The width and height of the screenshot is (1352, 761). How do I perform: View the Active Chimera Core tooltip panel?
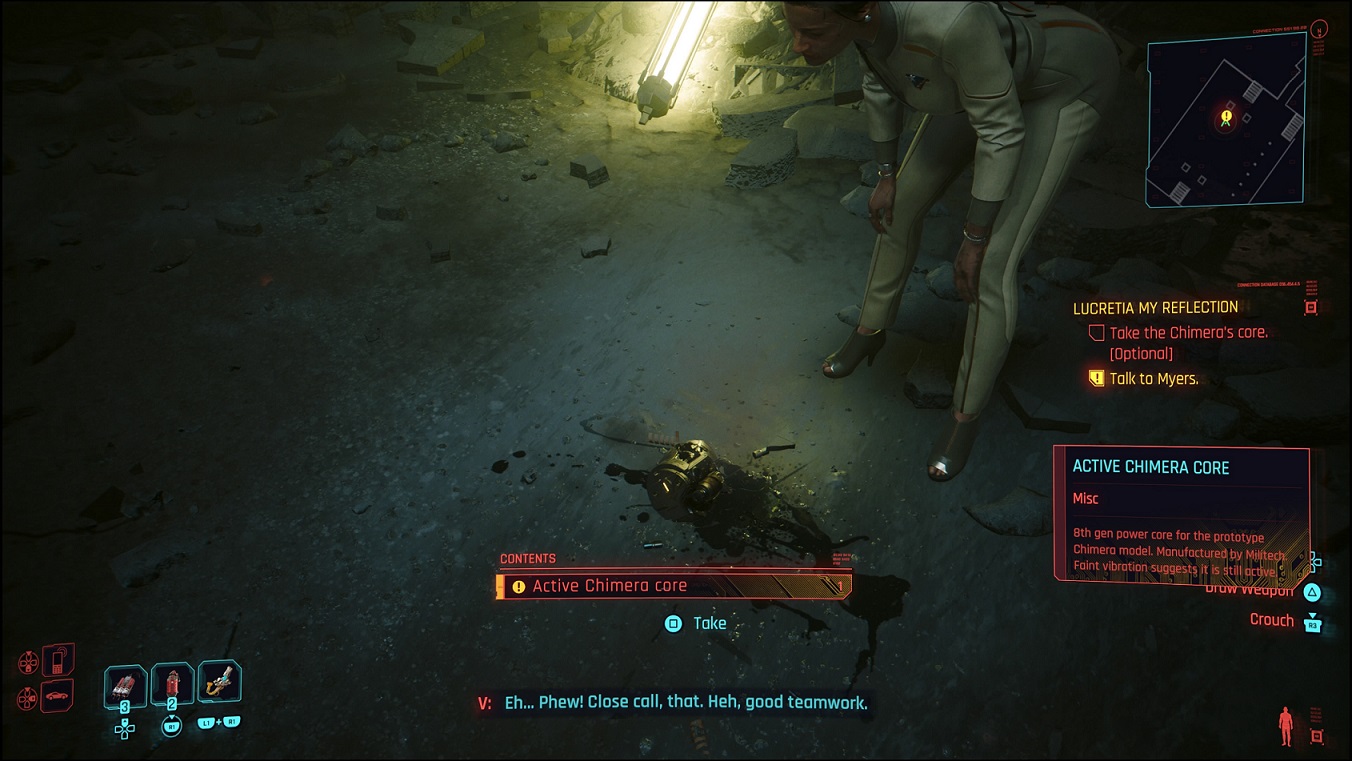click(1181, 512)
